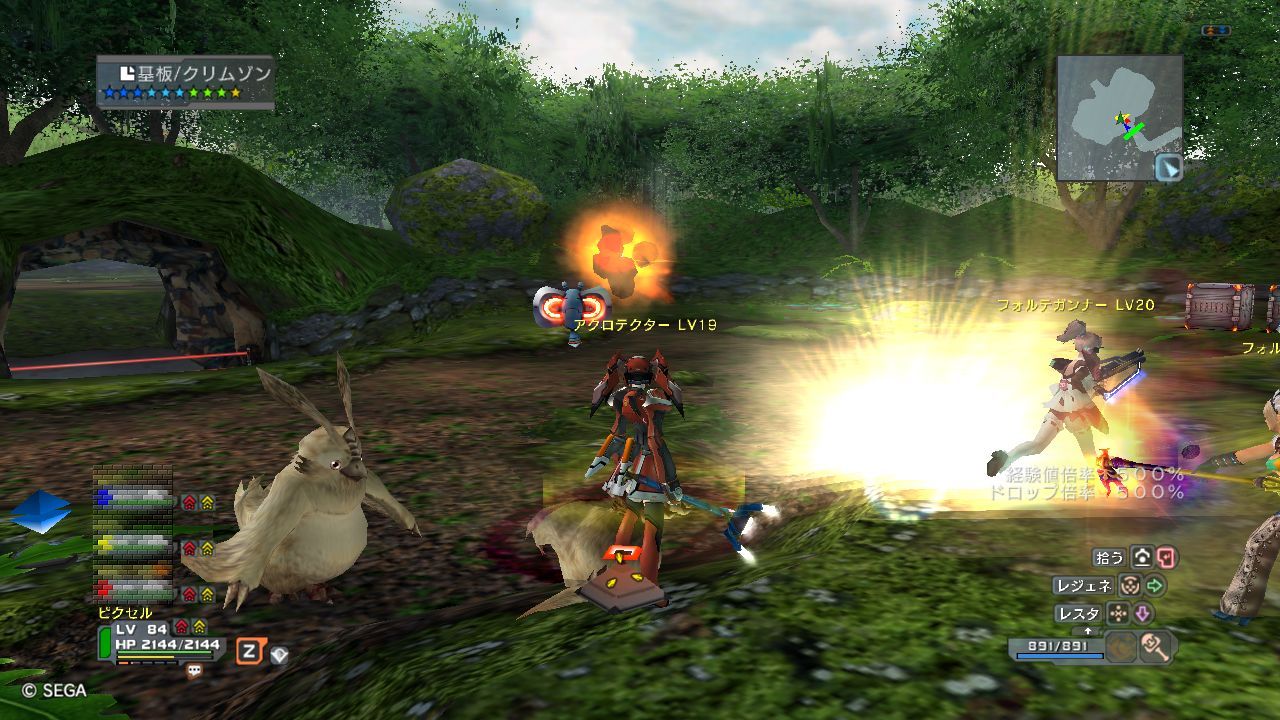Click the minimap compass arrow button
This screenshot has width=1280, height=720.
pos(1168,167)
